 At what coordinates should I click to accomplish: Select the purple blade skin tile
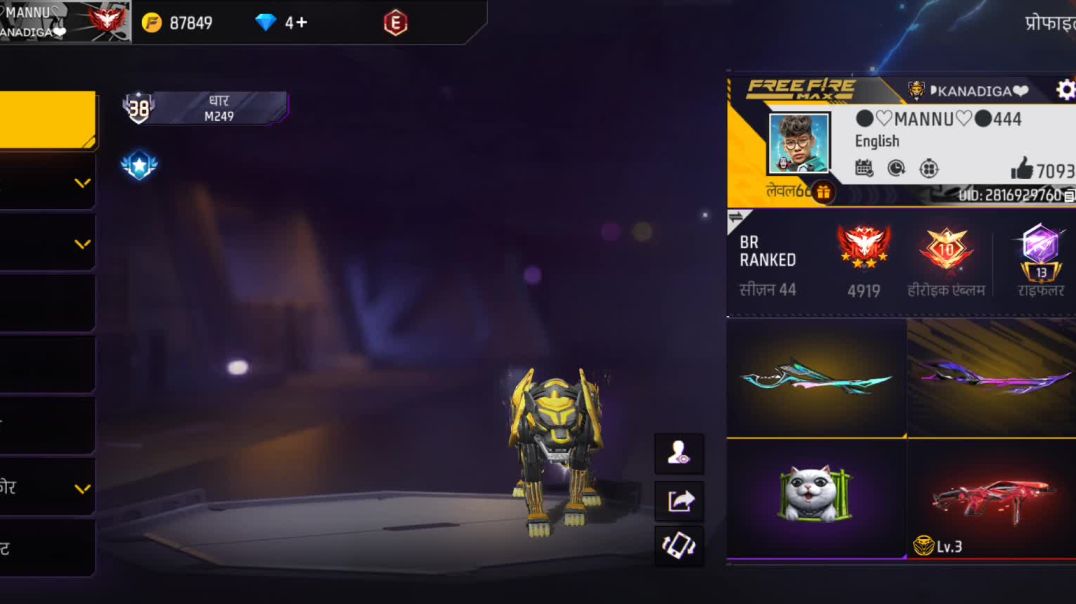click(x=991, y=378)
